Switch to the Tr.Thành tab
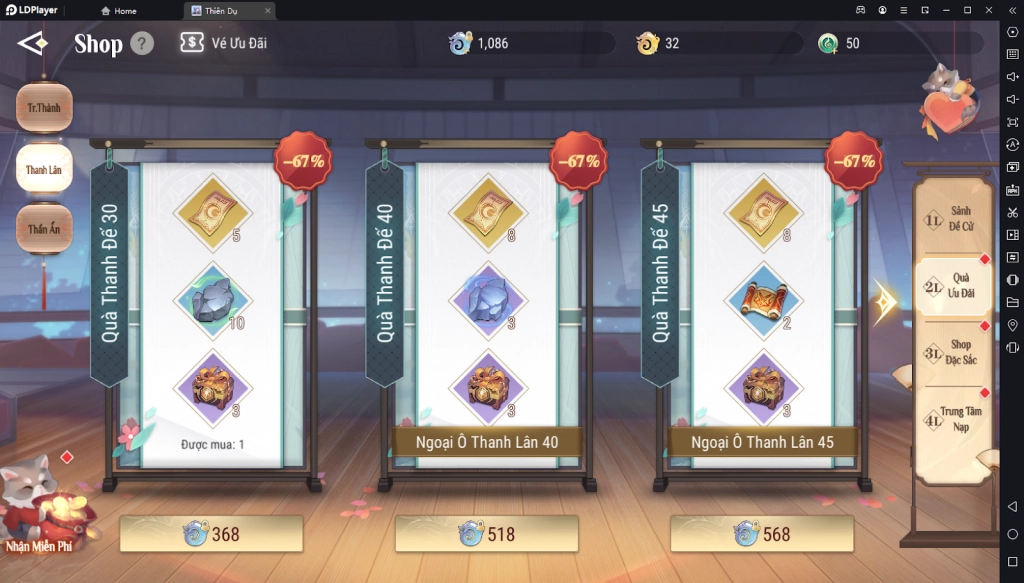The height and width of the screenshot is (583, 1024). click(x=44, y=107)
